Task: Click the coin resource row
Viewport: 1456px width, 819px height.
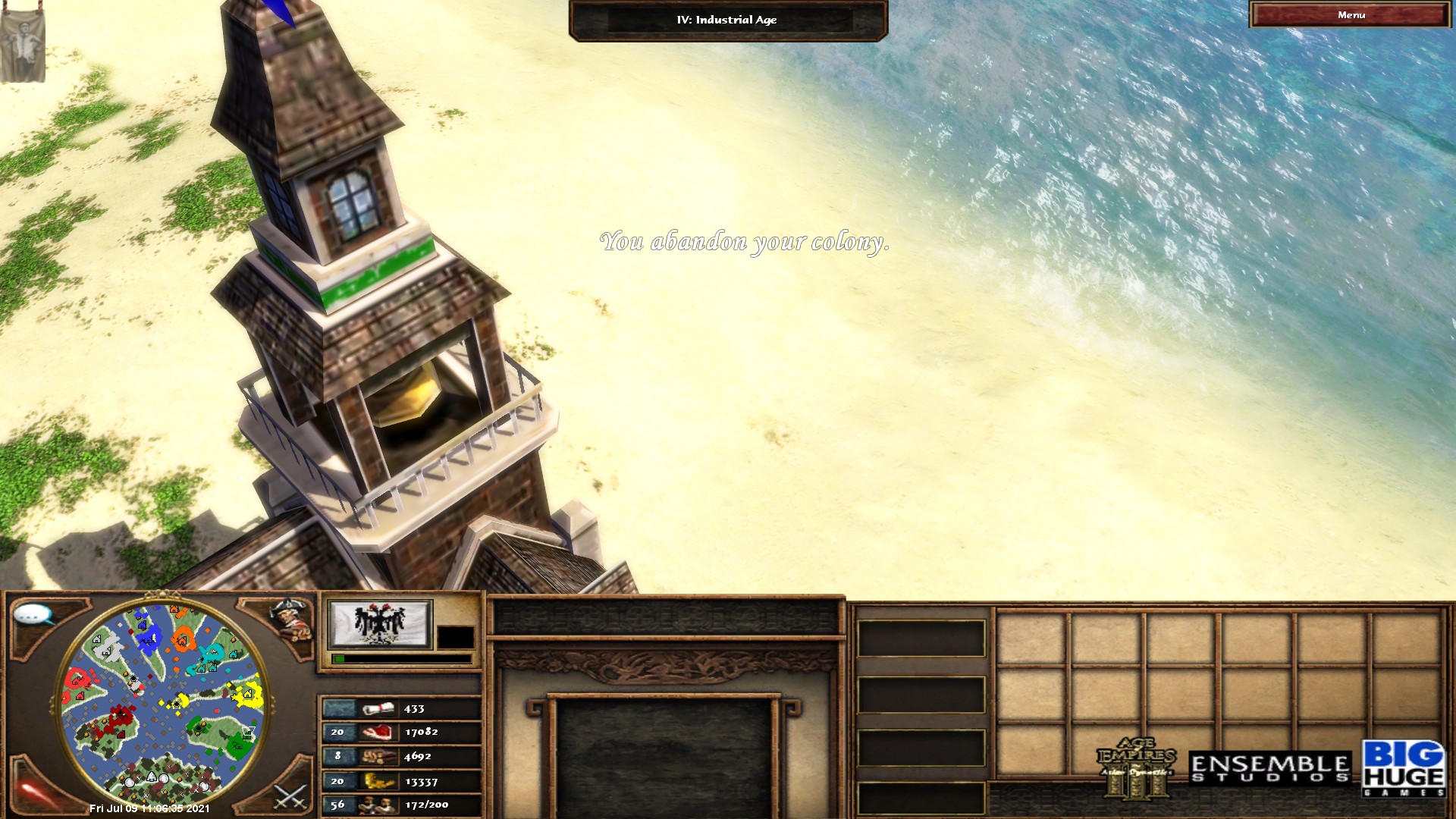Action: pos(401,781)
